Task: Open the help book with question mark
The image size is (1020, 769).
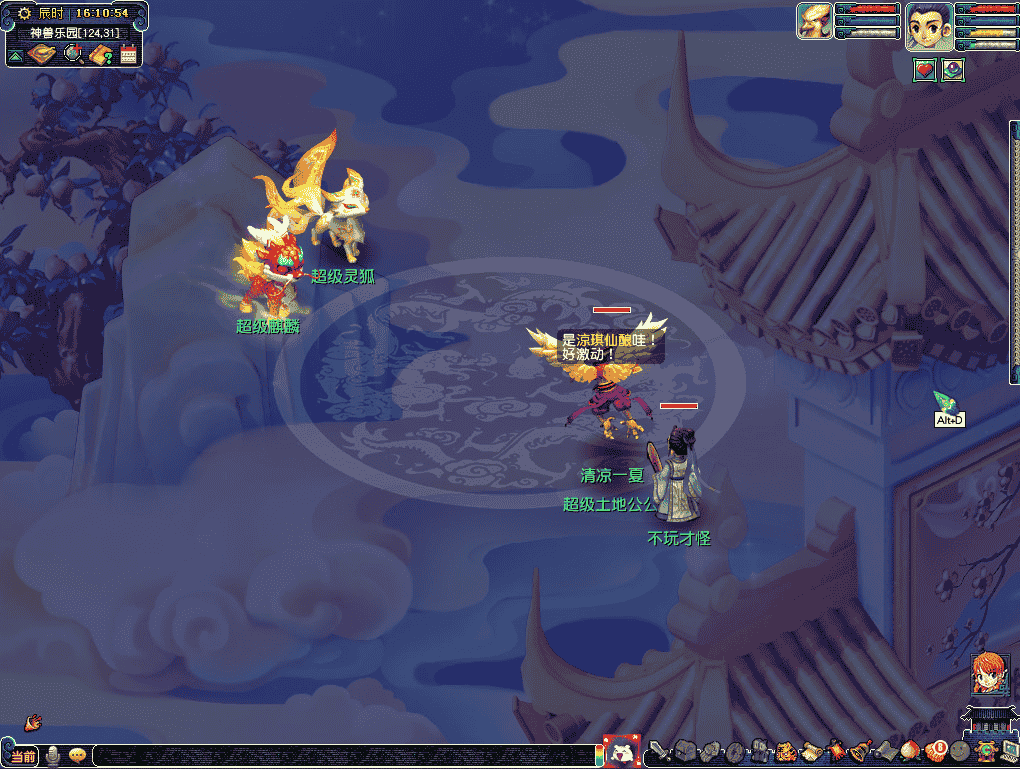Action: click(x=101, y=54)
